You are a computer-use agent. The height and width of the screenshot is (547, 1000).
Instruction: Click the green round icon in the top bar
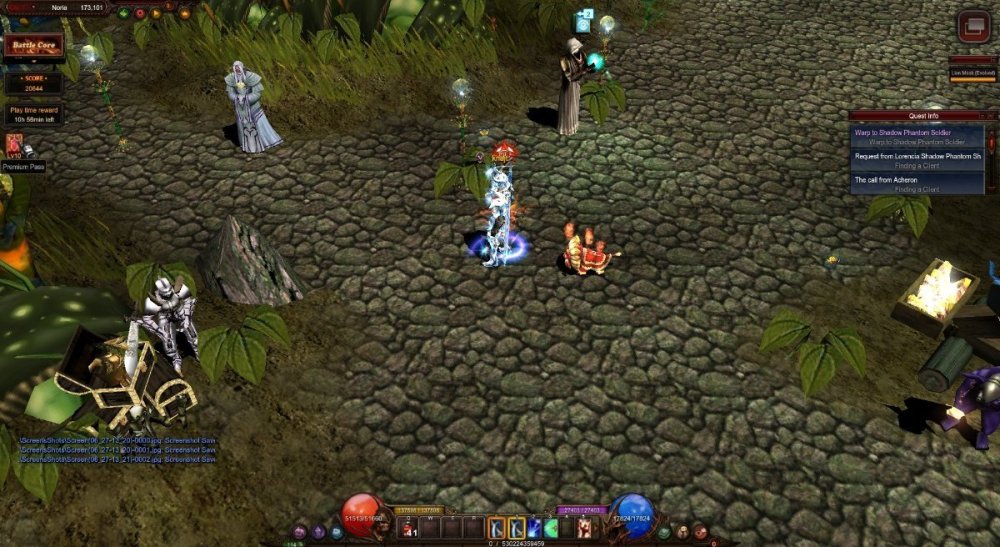(123, 13)
